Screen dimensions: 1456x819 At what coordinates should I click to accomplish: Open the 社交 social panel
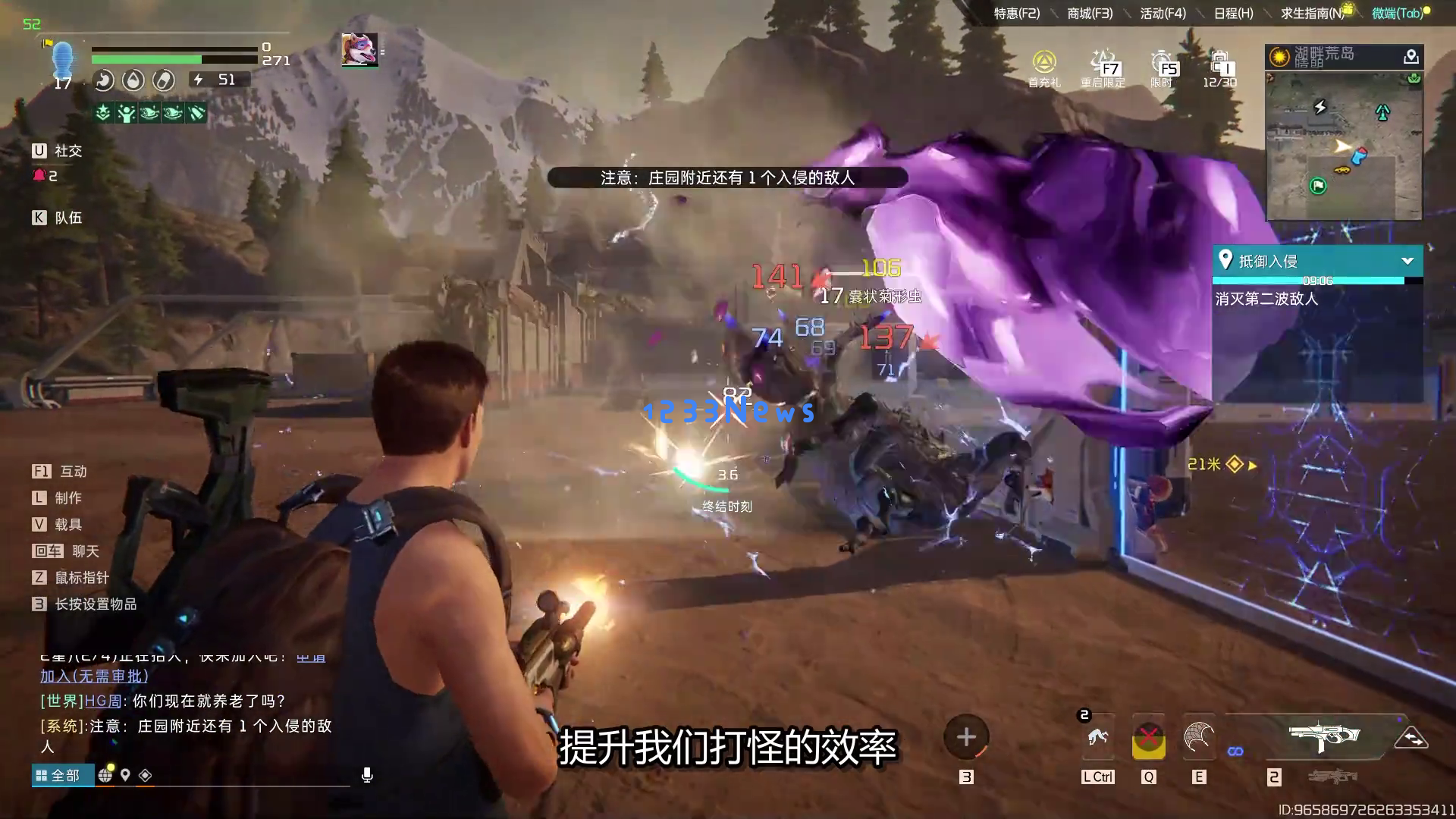coord(58,151)
